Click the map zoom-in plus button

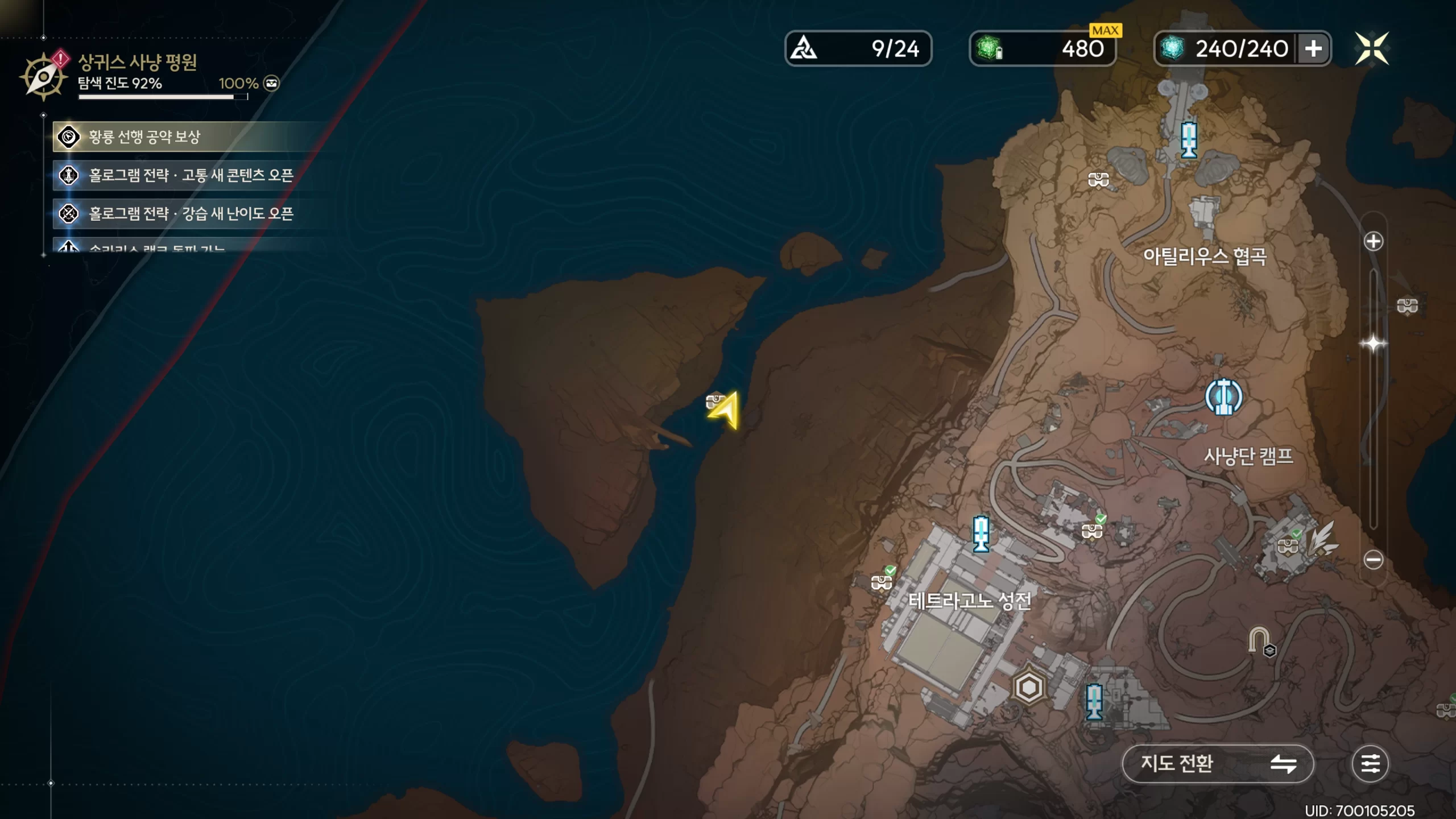(x=1374, y=241)
